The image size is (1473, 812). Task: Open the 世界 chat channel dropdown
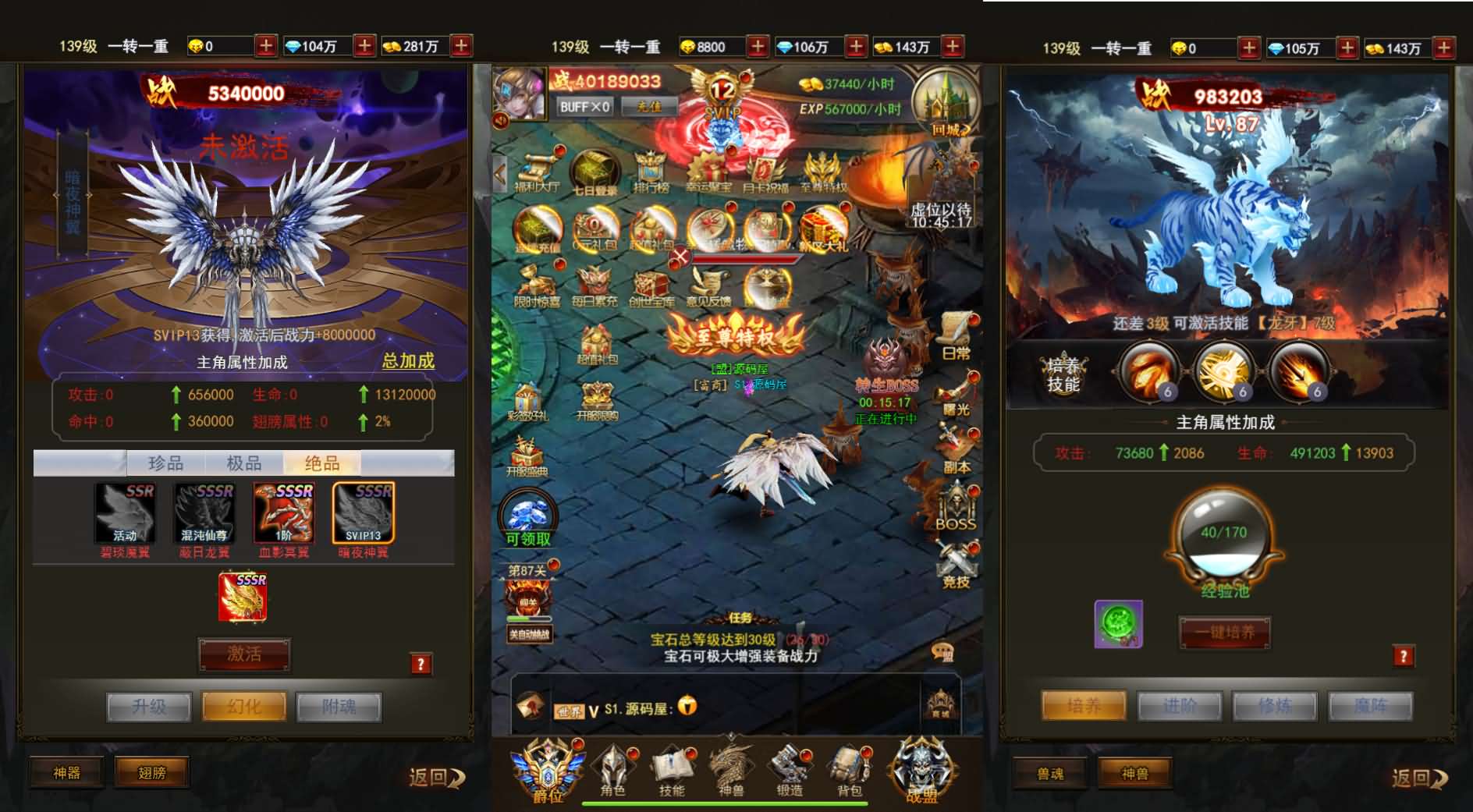click(577, 710)
